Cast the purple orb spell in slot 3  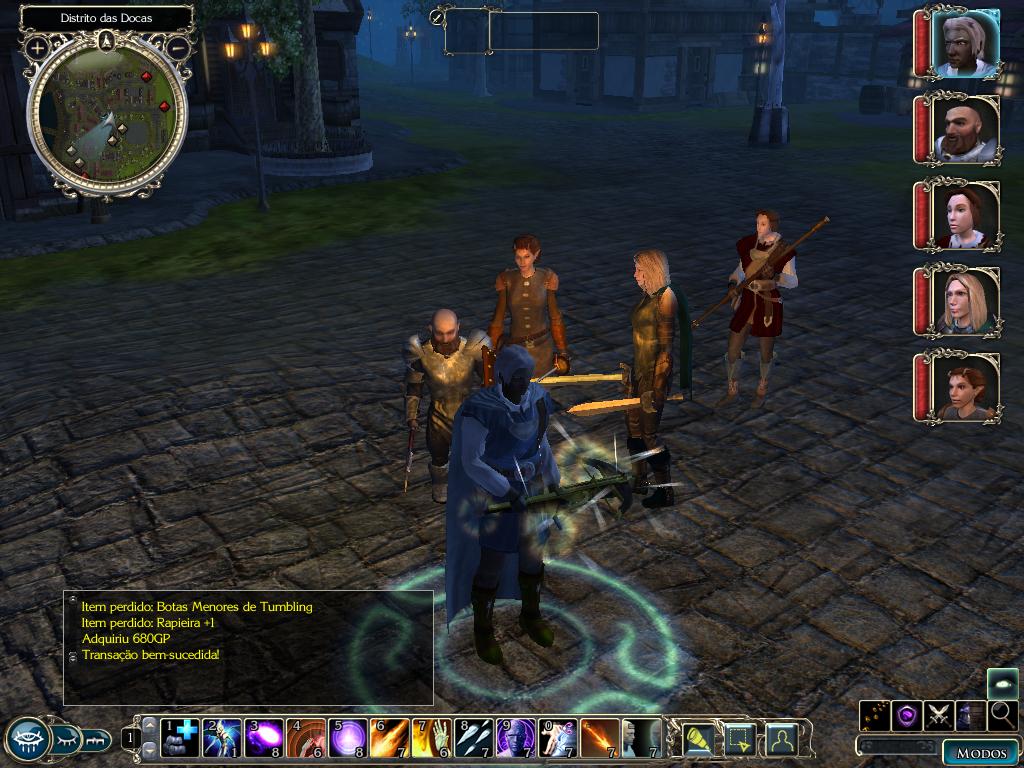(264, 738)
